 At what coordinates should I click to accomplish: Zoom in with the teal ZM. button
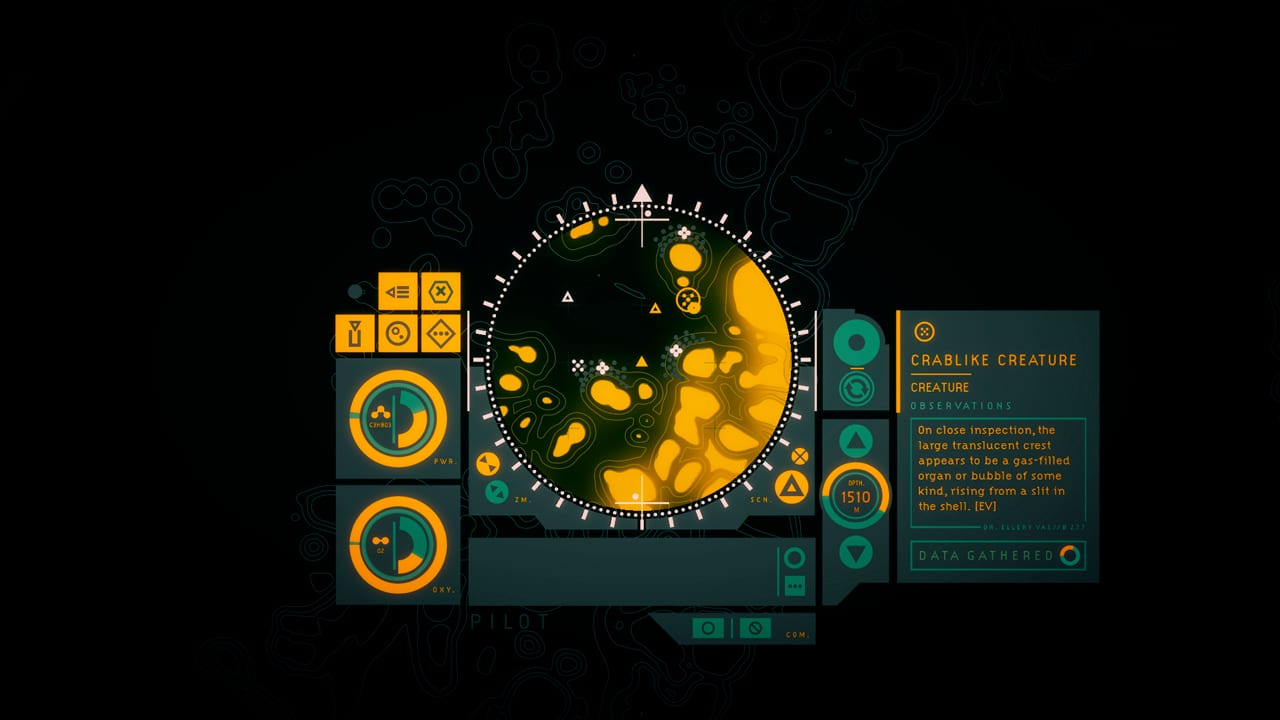[496, 491]
